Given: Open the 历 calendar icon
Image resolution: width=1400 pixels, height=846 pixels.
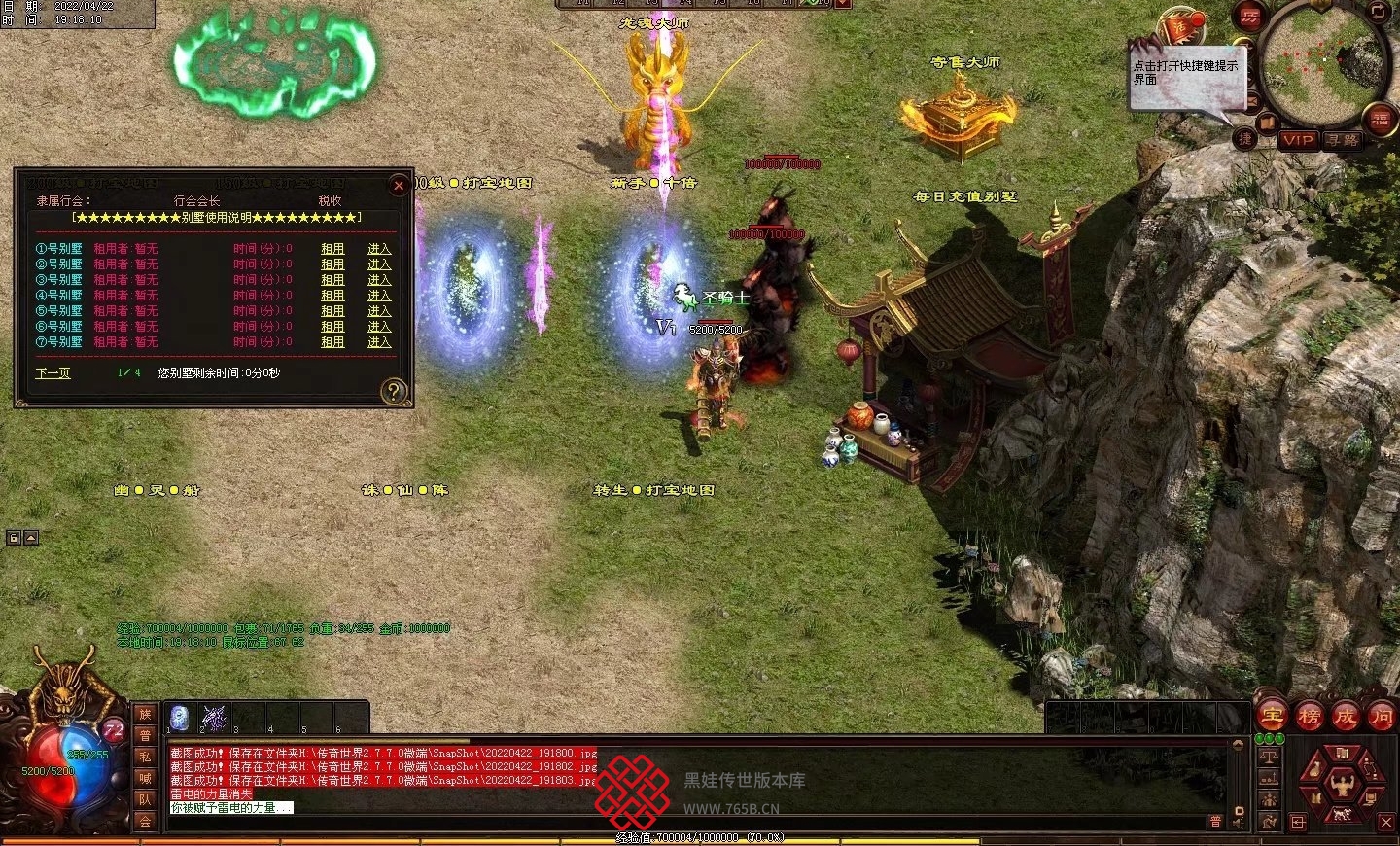Looking at the screenshot, I should coord(1249,17).
